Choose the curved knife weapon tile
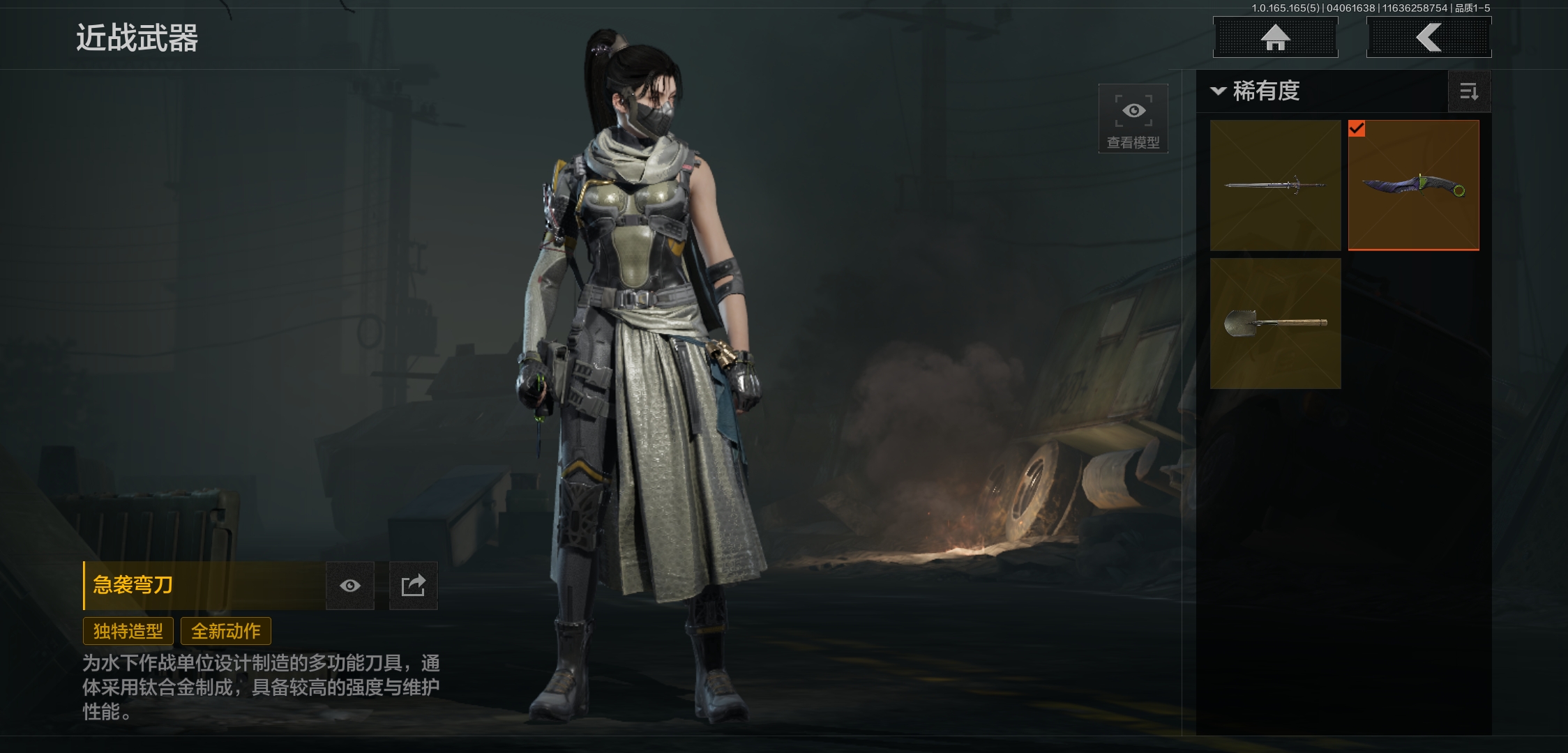Viewport: 1568px width, 753px height. pos(1413,185)
